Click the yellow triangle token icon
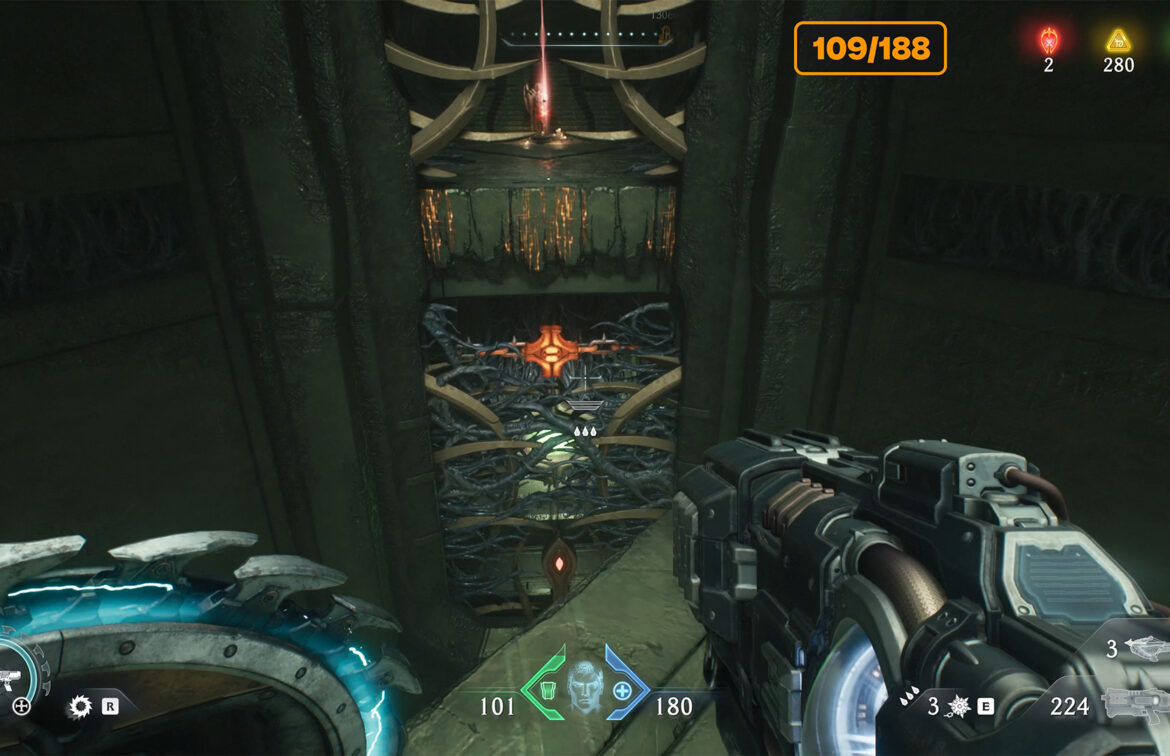The height and width of the screenshot is (756, 1170). point(1118,41)
